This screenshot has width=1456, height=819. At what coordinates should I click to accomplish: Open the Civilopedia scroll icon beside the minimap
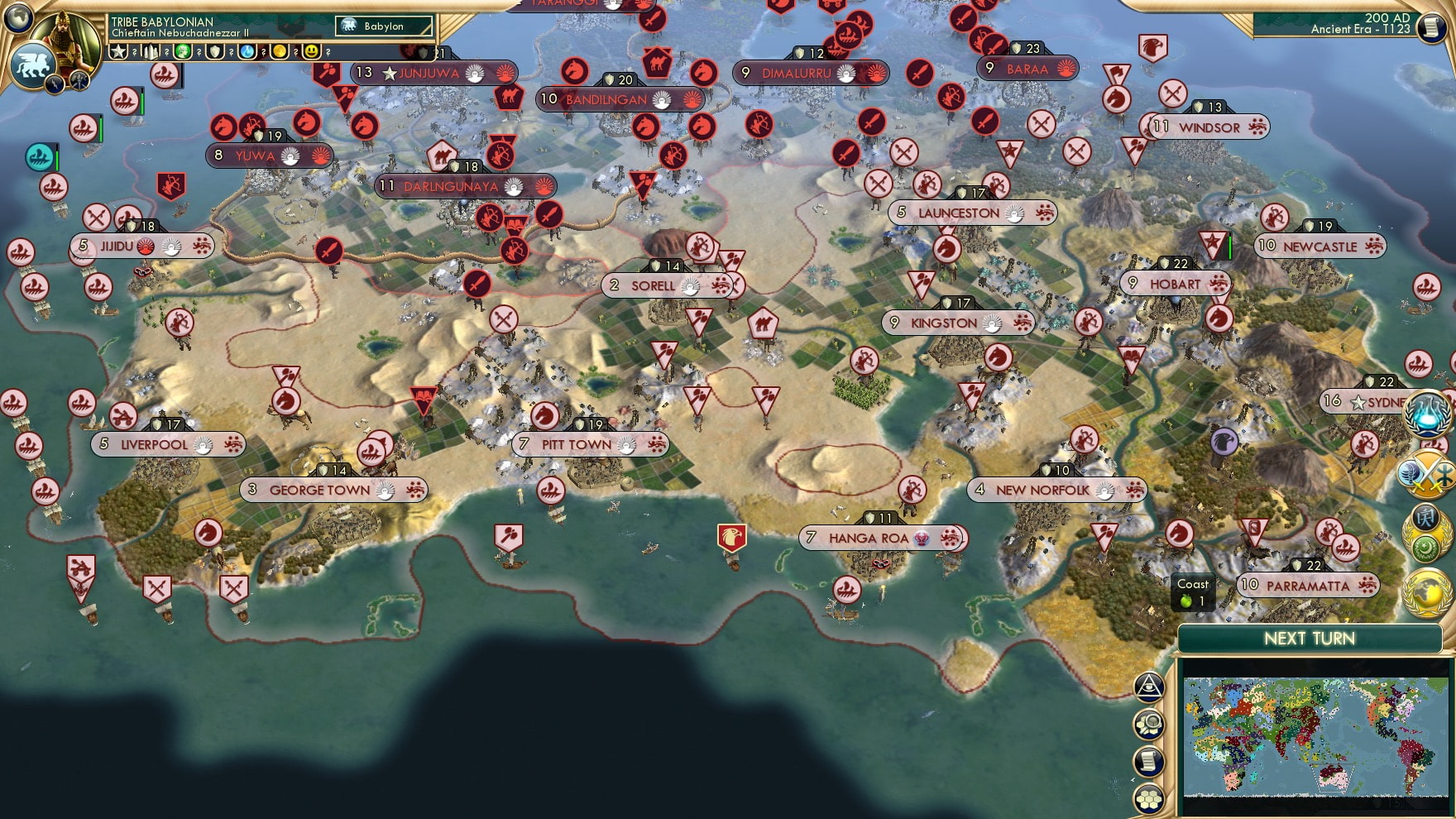click(x=1148, y=760)
